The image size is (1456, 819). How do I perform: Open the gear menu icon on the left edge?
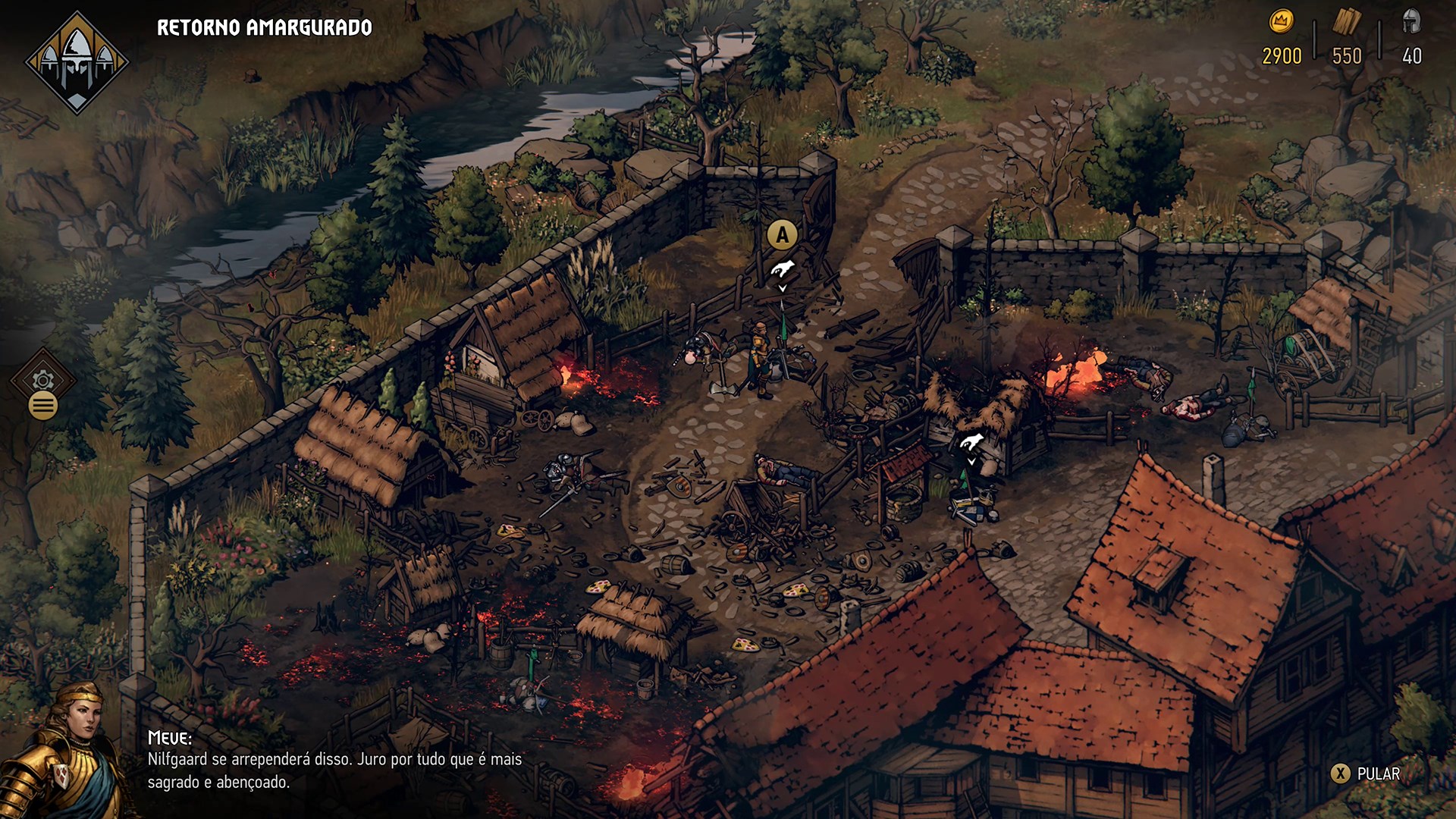pyautogui.click(x=43, y=379)
